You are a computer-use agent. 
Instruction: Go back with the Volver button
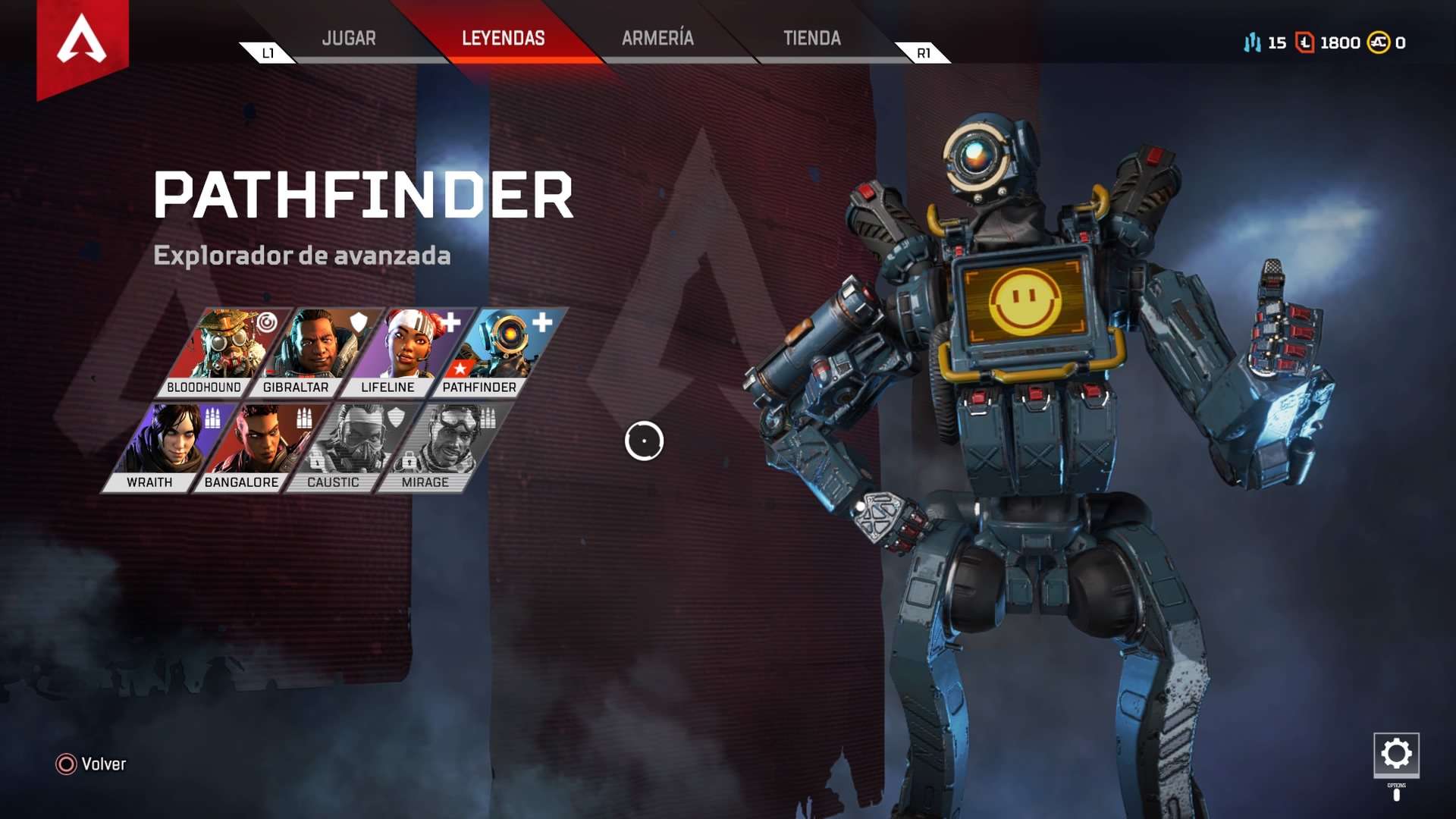91,764
